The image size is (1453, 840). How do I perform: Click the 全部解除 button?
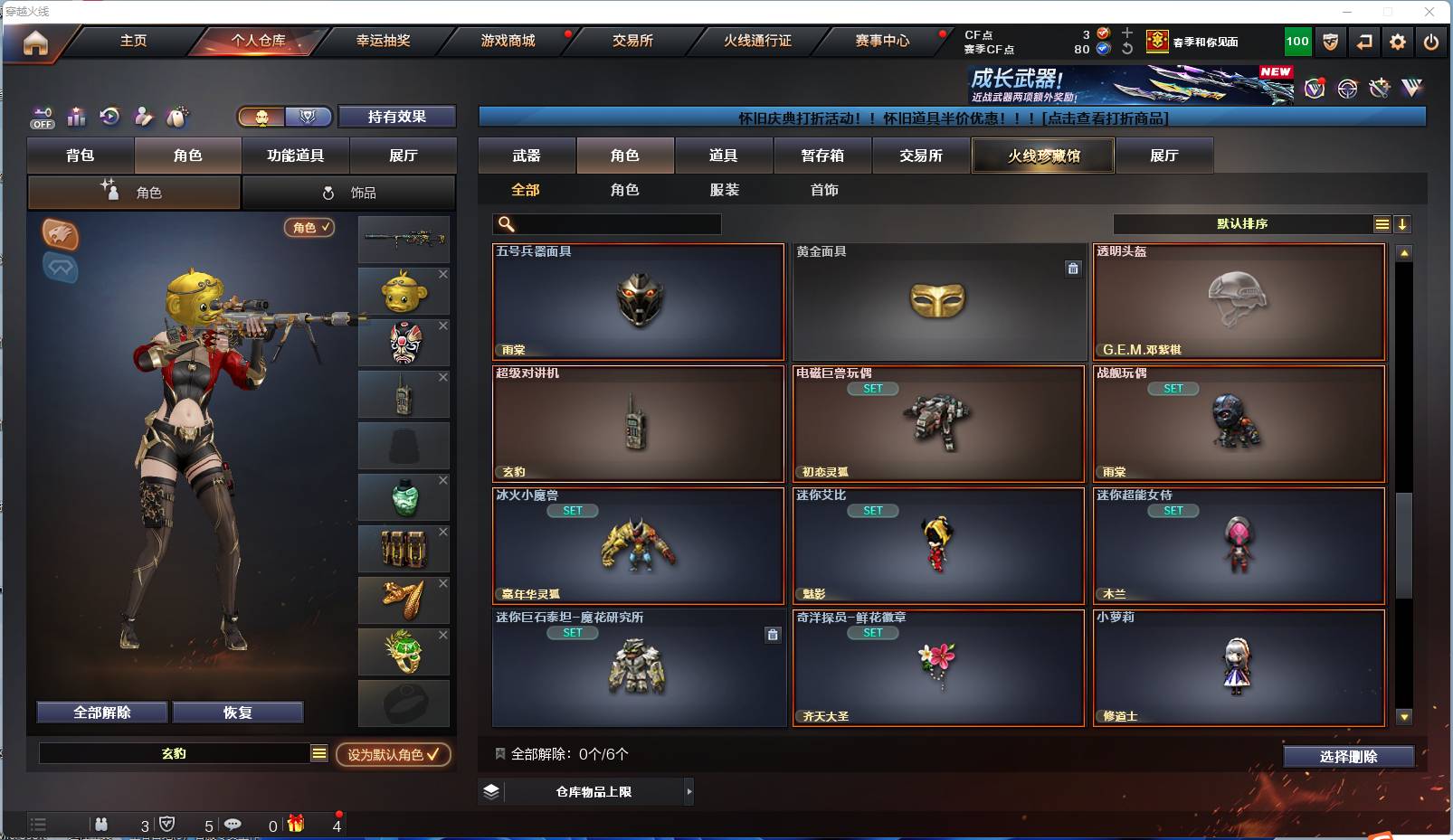click(x=101, y=712)
